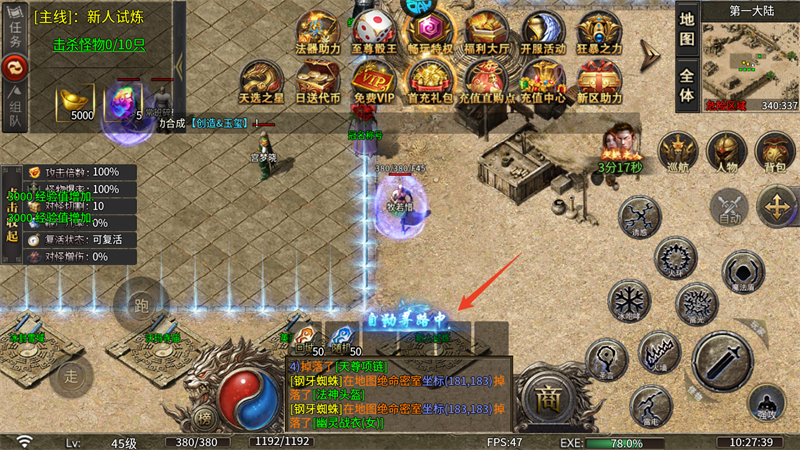Open the 商 shop button
The width and height of the screenshot is (800, 450).
click(547, 395)
